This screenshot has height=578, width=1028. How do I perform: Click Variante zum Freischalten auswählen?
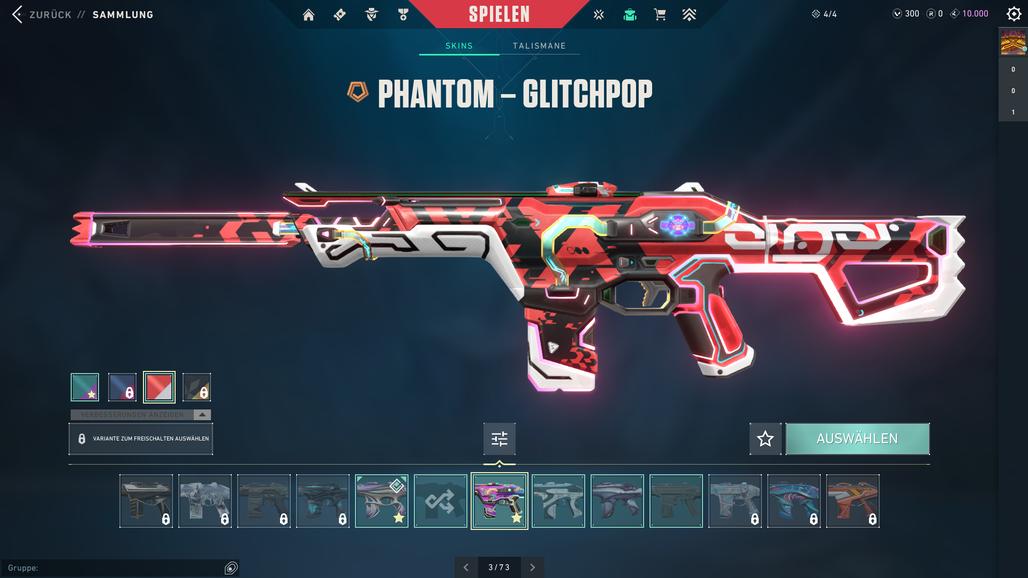(141, 439)
